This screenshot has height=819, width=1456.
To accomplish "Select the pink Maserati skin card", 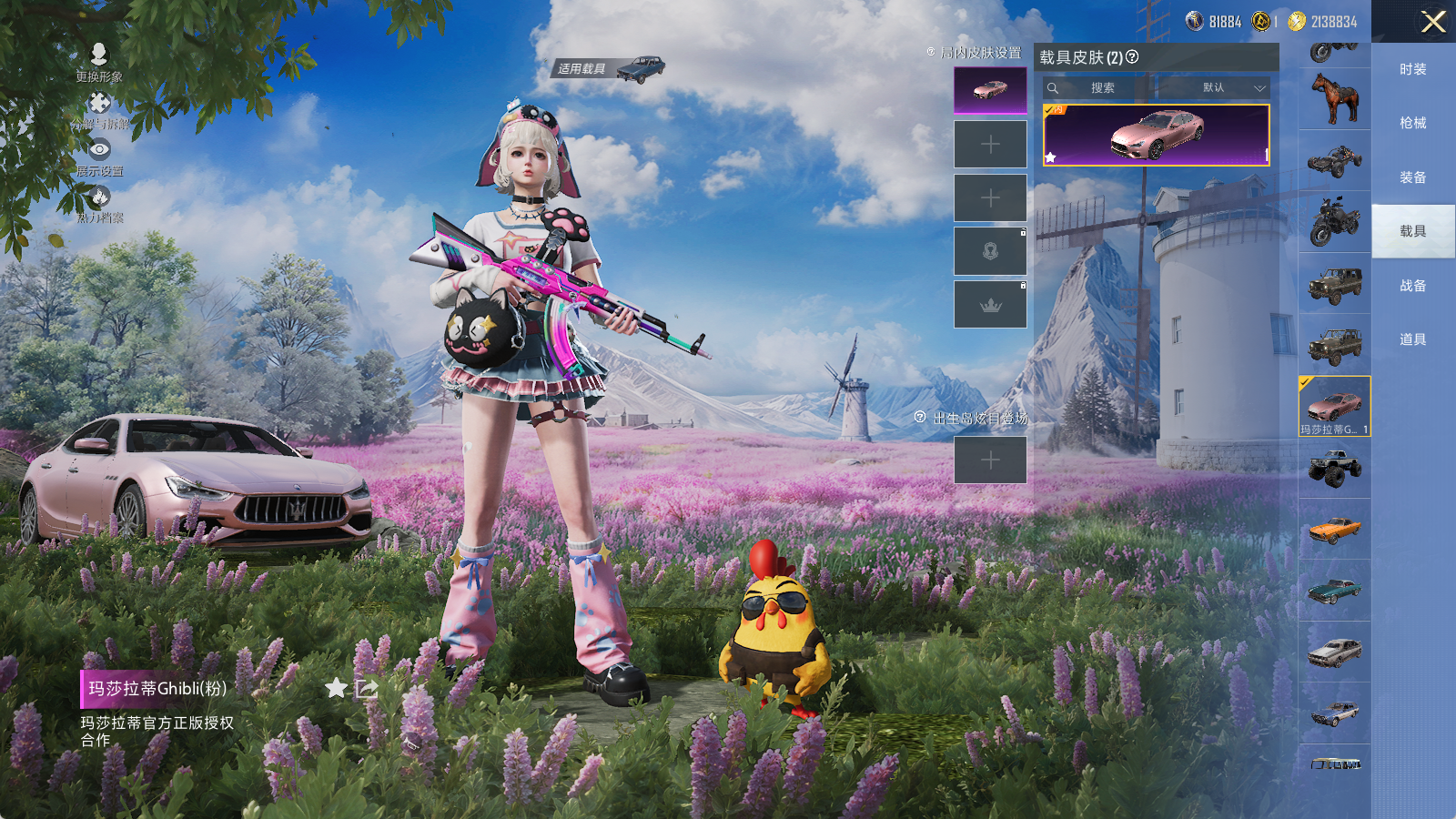I will (x=1156, y=136).
